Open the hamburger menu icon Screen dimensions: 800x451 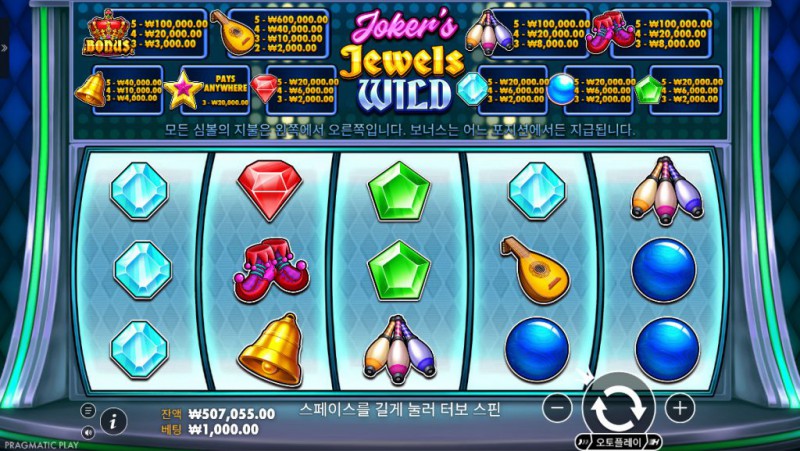click(88, 411)
